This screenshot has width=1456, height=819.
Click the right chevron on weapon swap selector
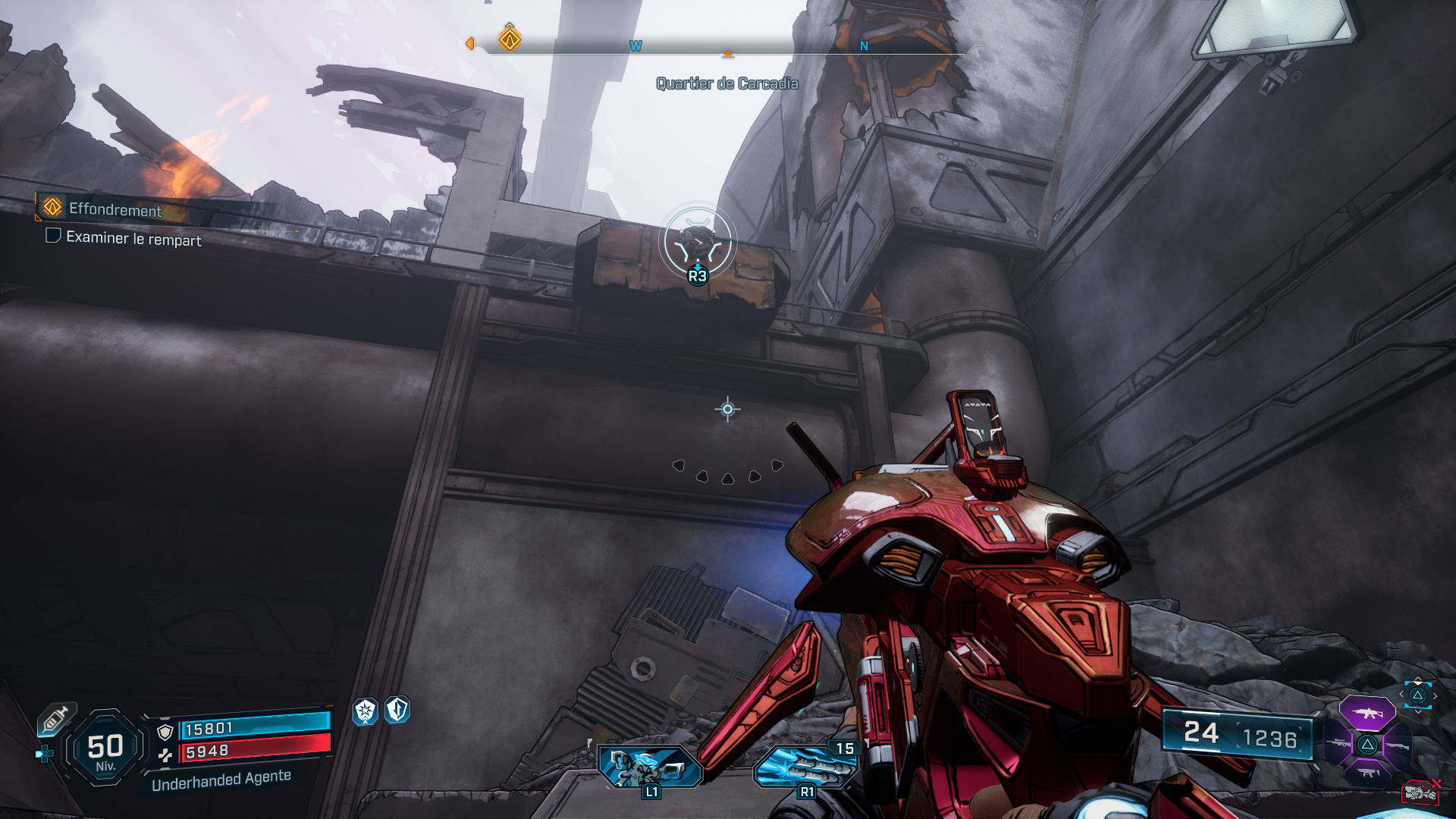[x=1434, y=695]
